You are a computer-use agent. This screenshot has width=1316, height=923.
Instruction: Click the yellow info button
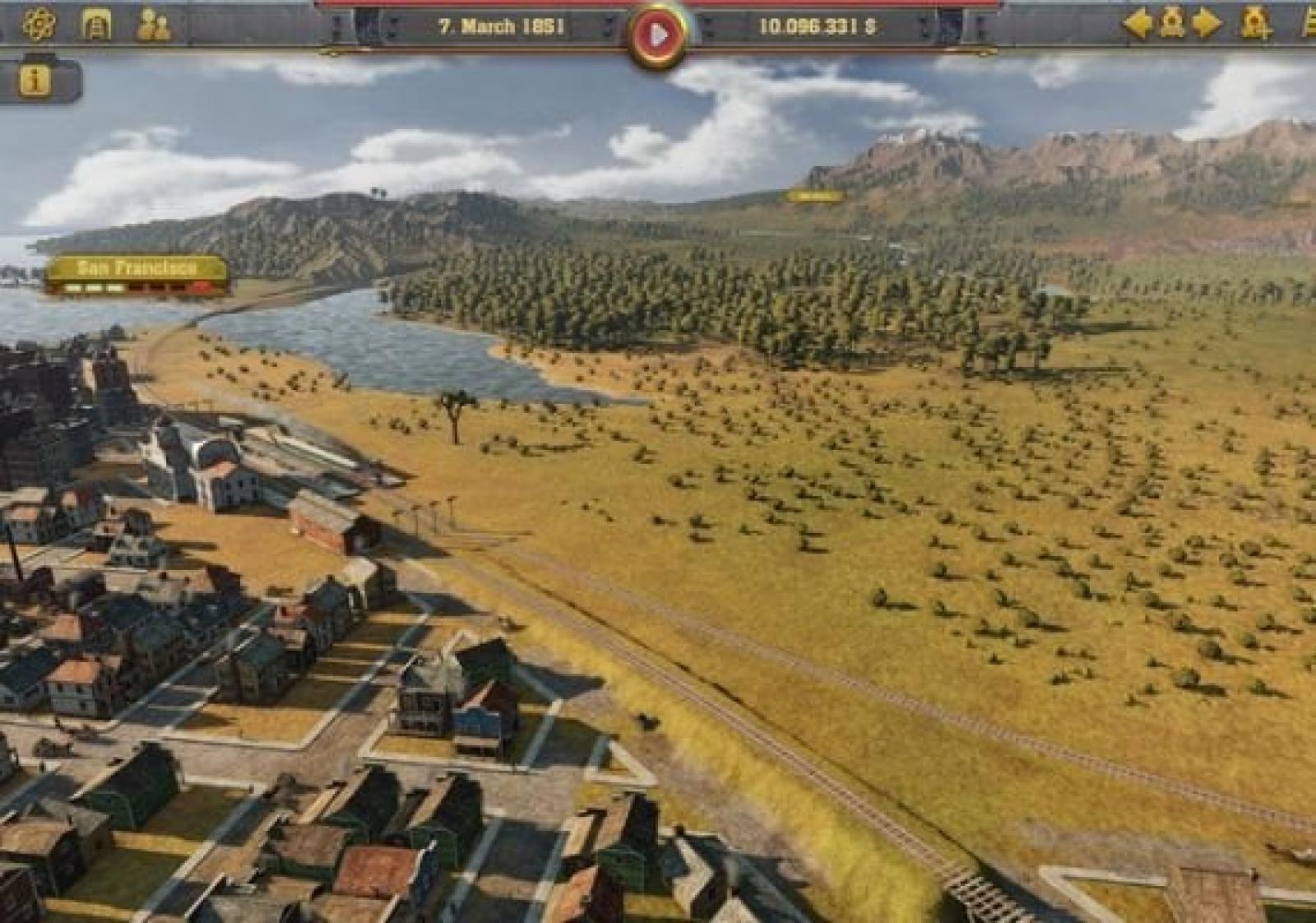[x=35, y=81]
